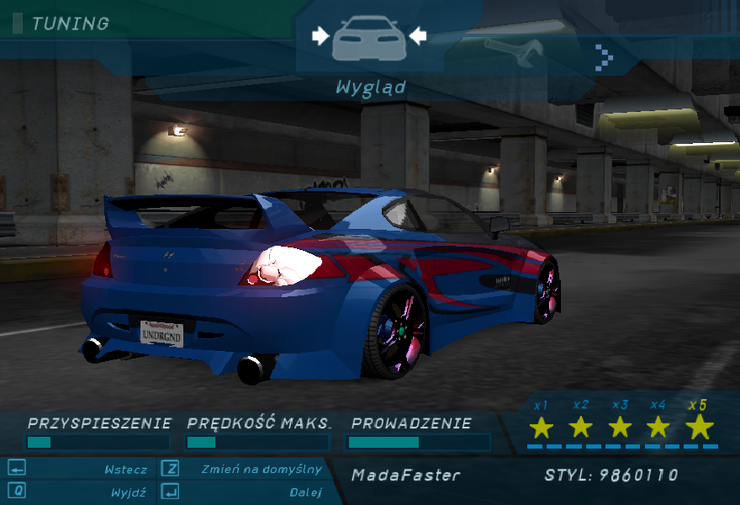The width and height of the screenshot is (740, 505).
Task: Select the Wygląd car appearance category
Action: 369,39
